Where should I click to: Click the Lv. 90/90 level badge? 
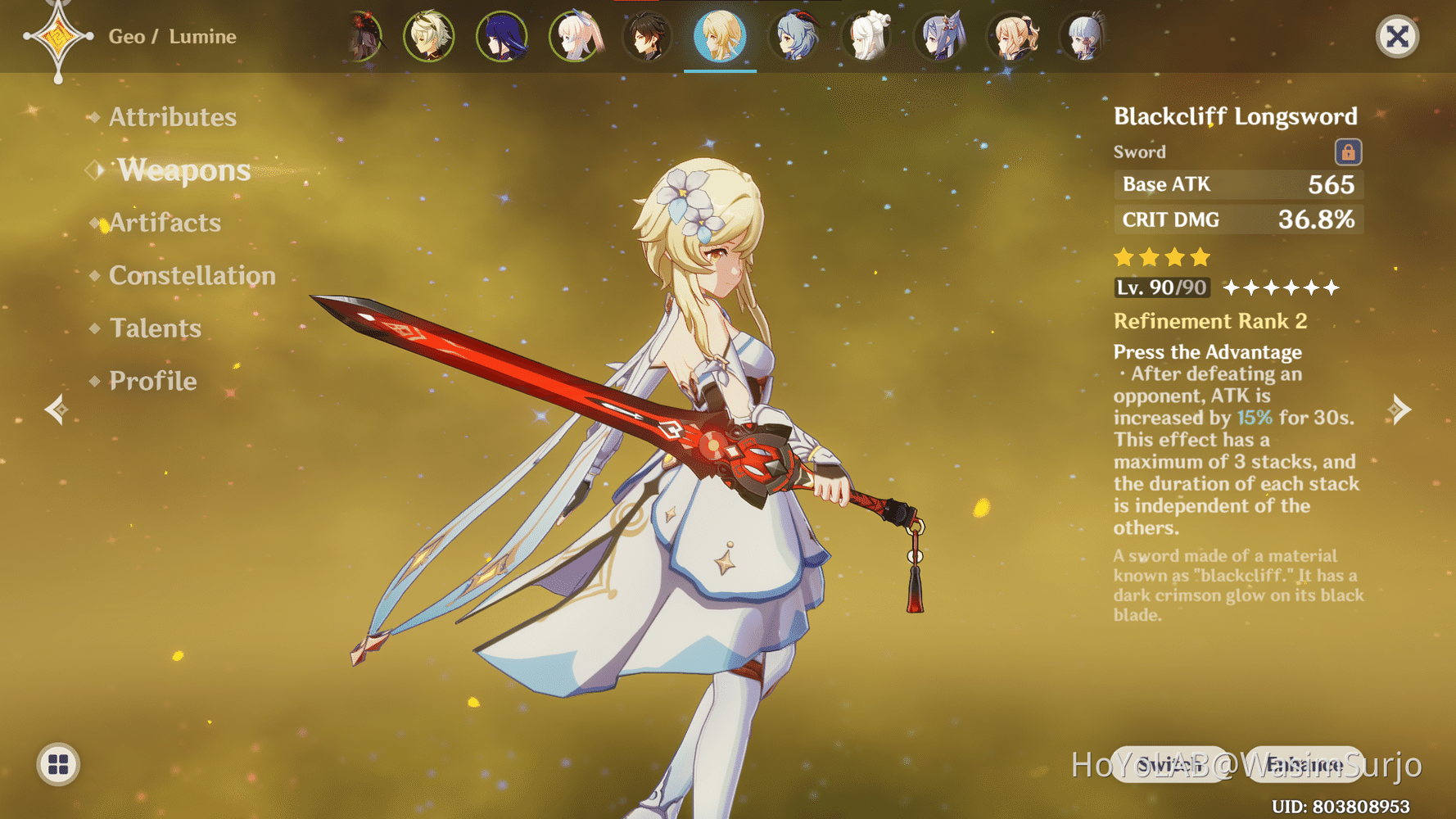[1161, 287]
